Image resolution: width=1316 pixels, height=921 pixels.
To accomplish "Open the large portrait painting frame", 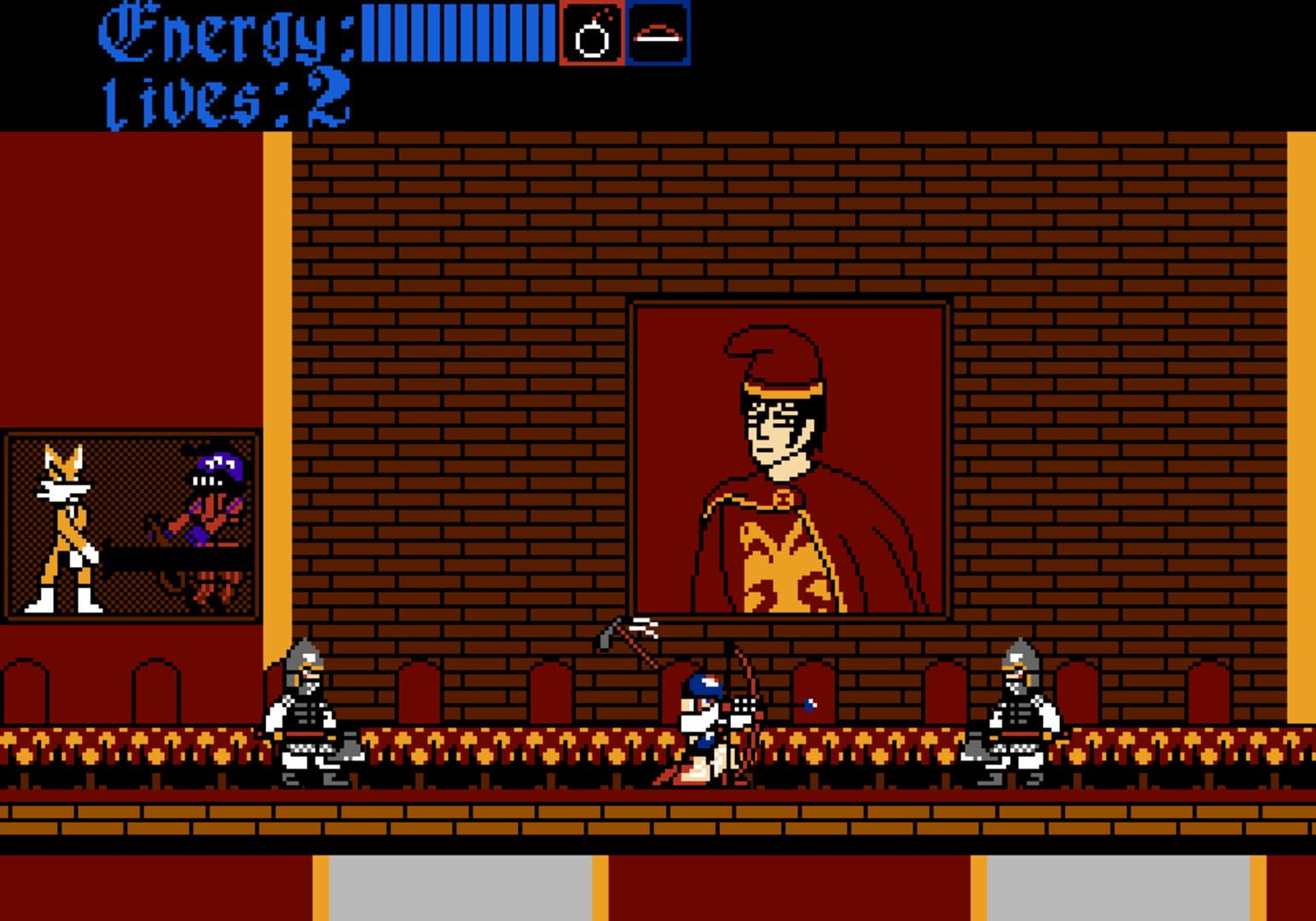I will click(786, 456).
